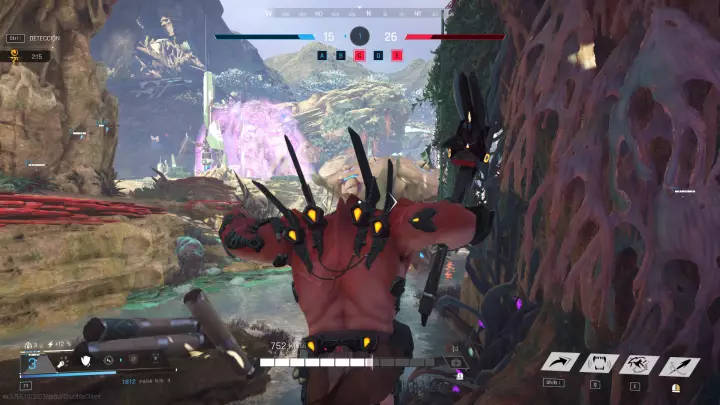The image size is (720, 405).
Task: Select capture point A indicator
Action: [322, 55]
